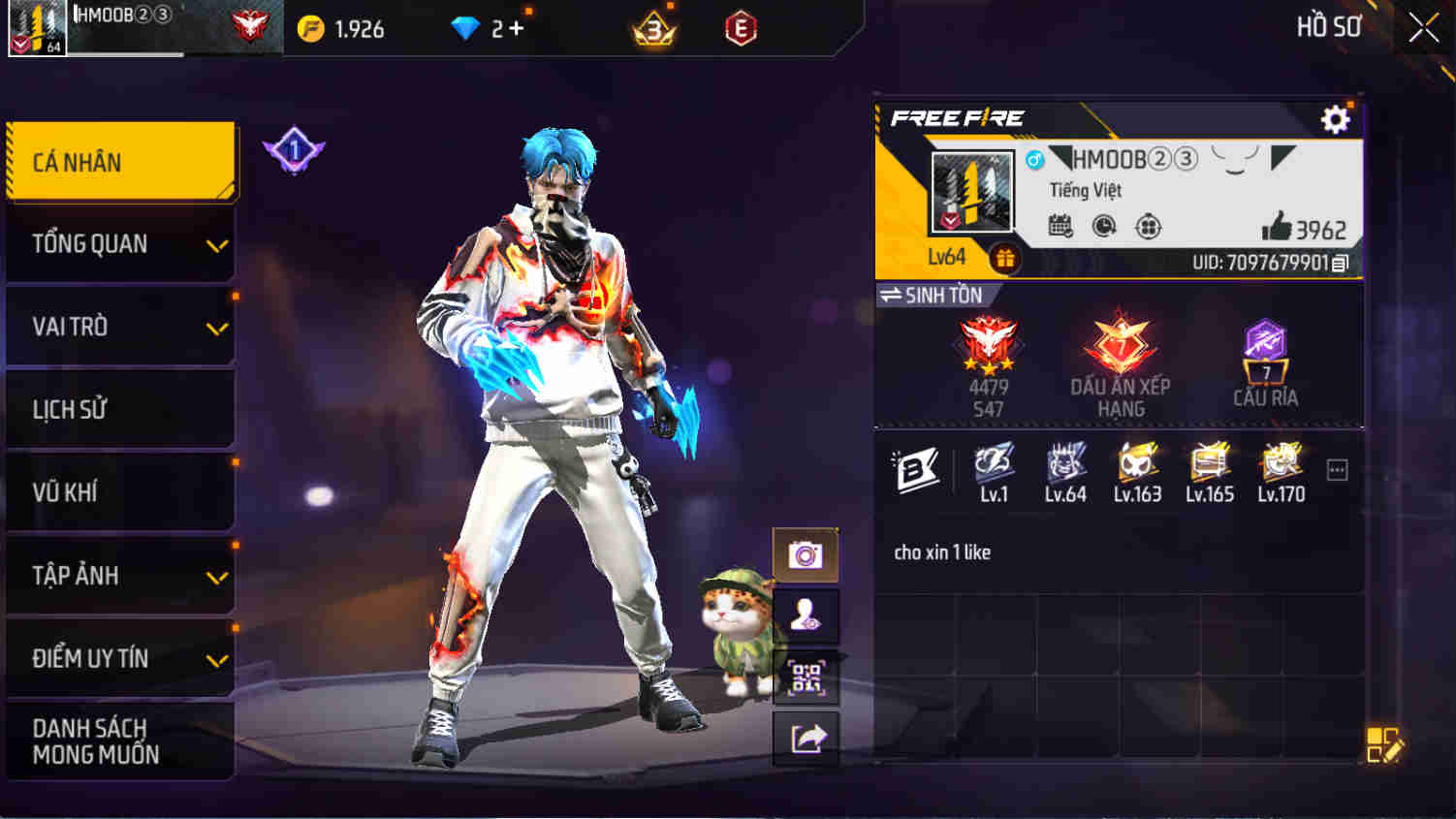The width and height of the screenshot is (1456, 819).
Task: Open profile settings via the gear icon
Action: tap(1337, 119)
